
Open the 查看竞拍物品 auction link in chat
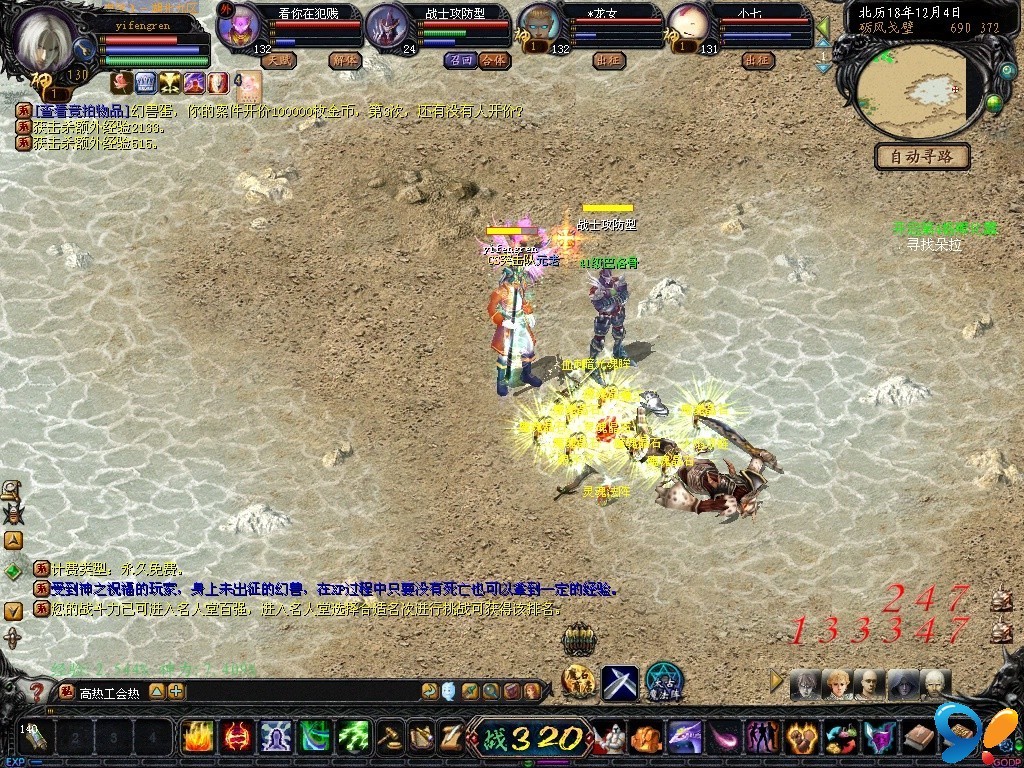click(82, 111)
